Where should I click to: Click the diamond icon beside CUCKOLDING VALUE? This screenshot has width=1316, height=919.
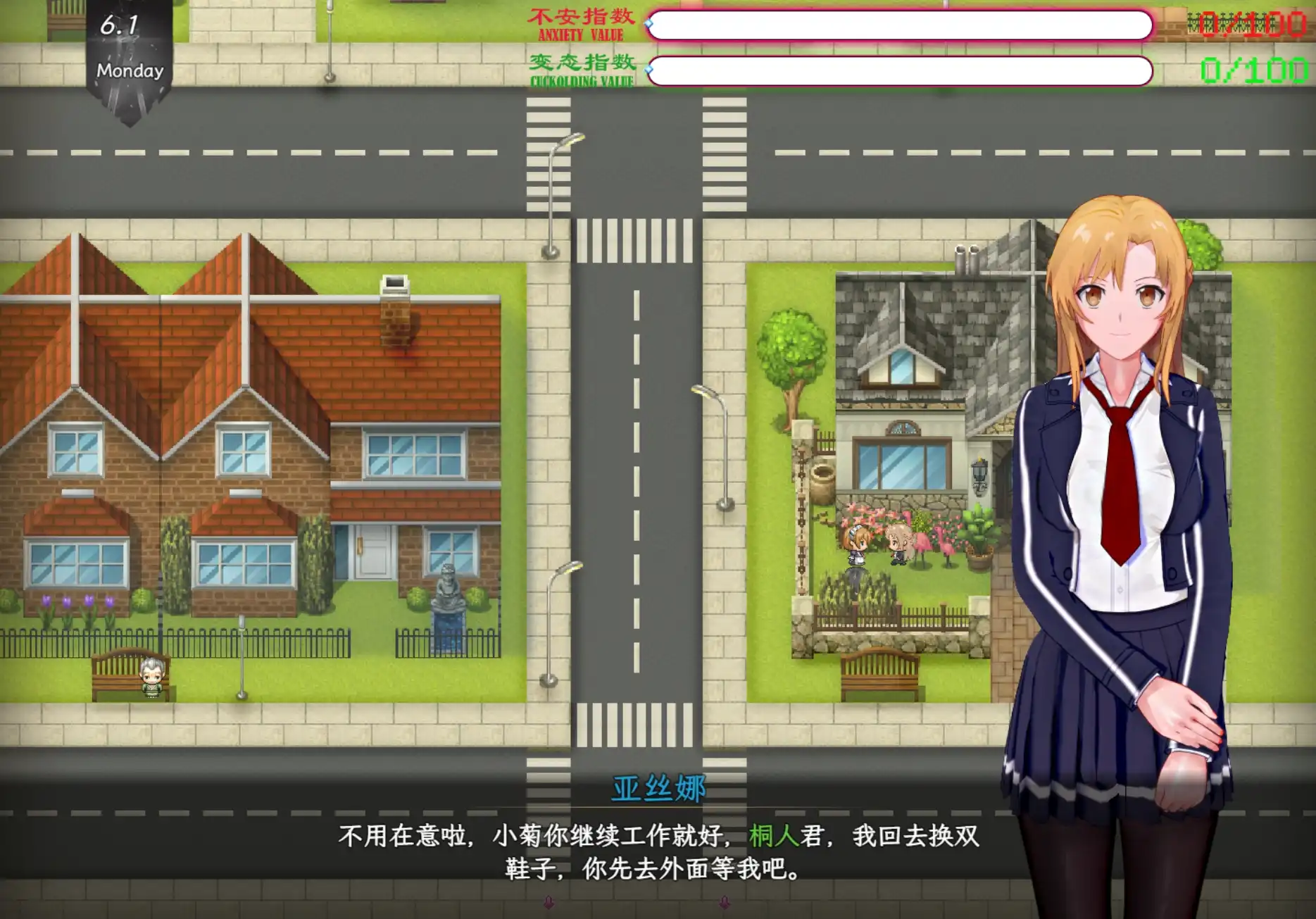point(648,70)
